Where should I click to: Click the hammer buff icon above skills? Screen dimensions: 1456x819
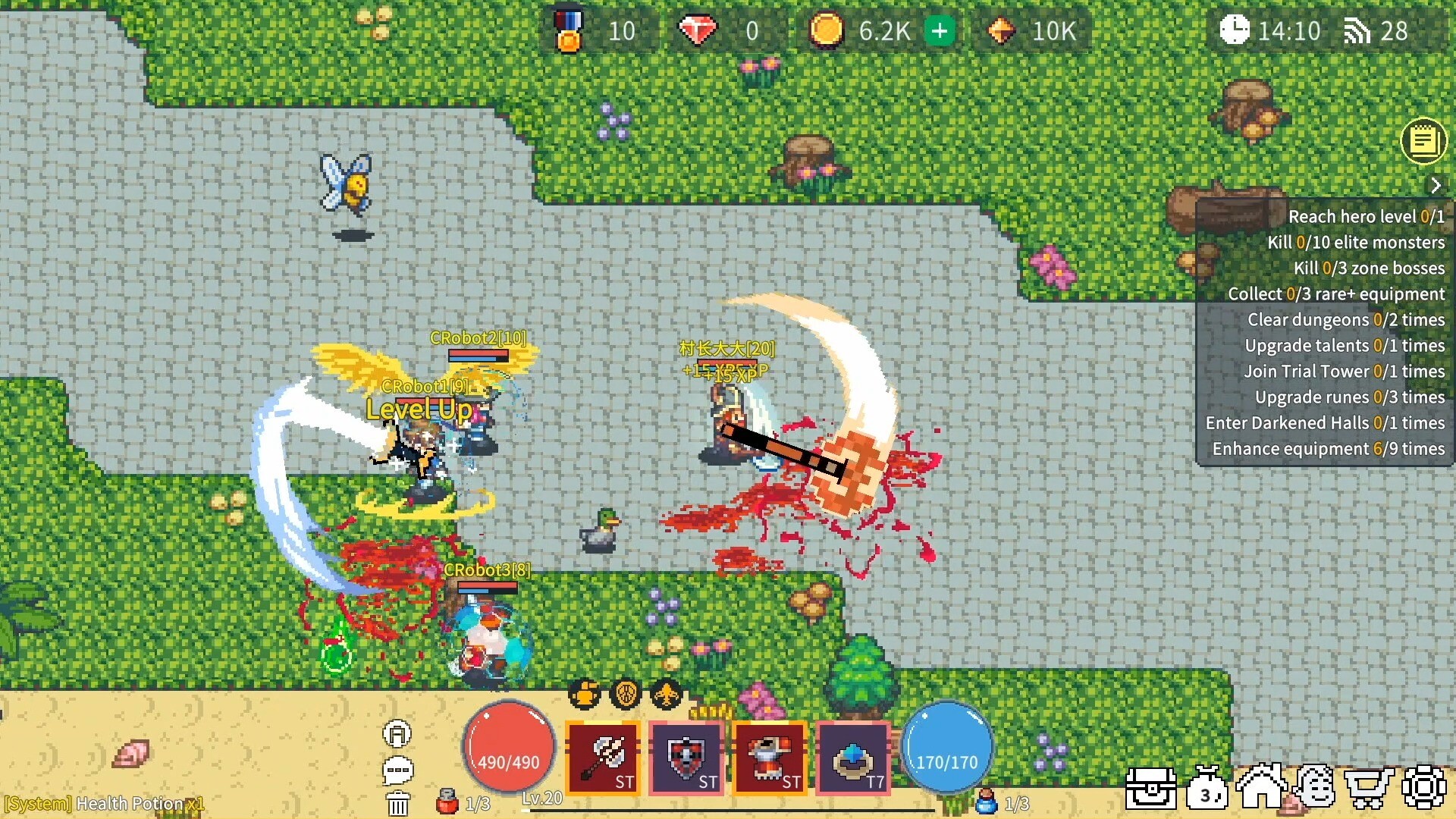[584, 692]
